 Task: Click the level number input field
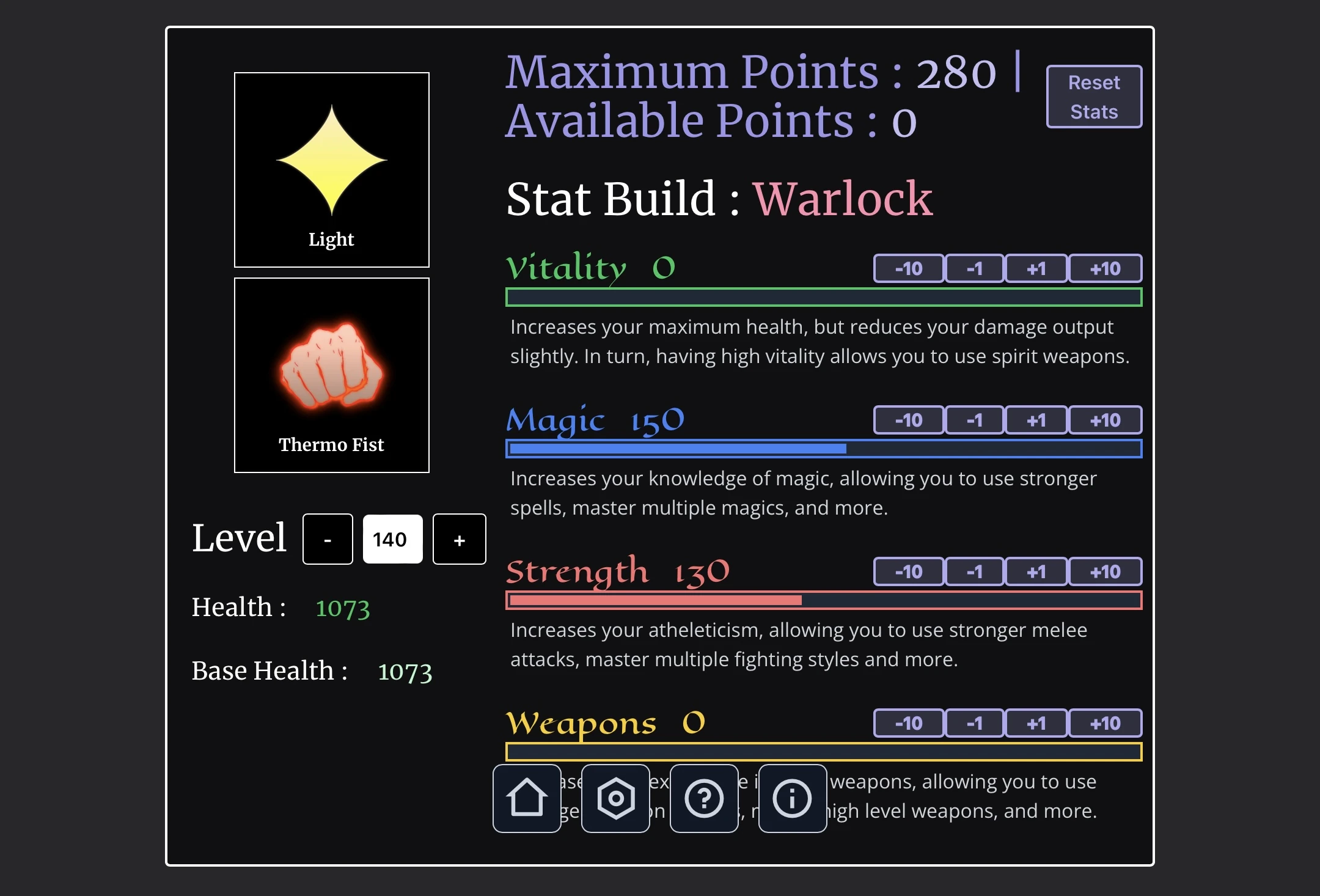(392, 538)
